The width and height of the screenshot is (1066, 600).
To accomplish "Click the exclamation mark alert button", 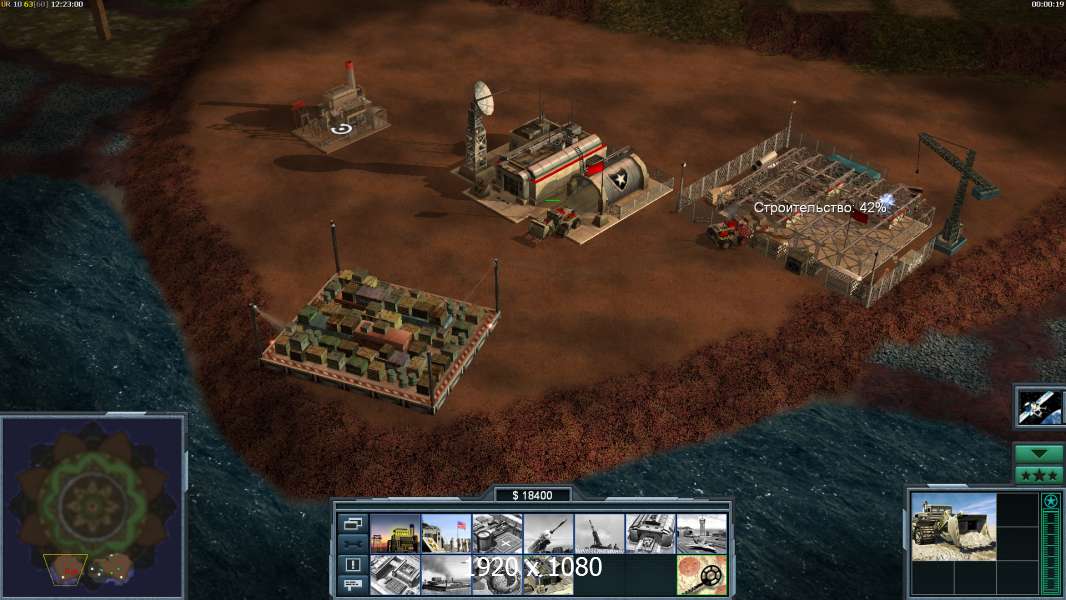I will (x=352, y=564).
